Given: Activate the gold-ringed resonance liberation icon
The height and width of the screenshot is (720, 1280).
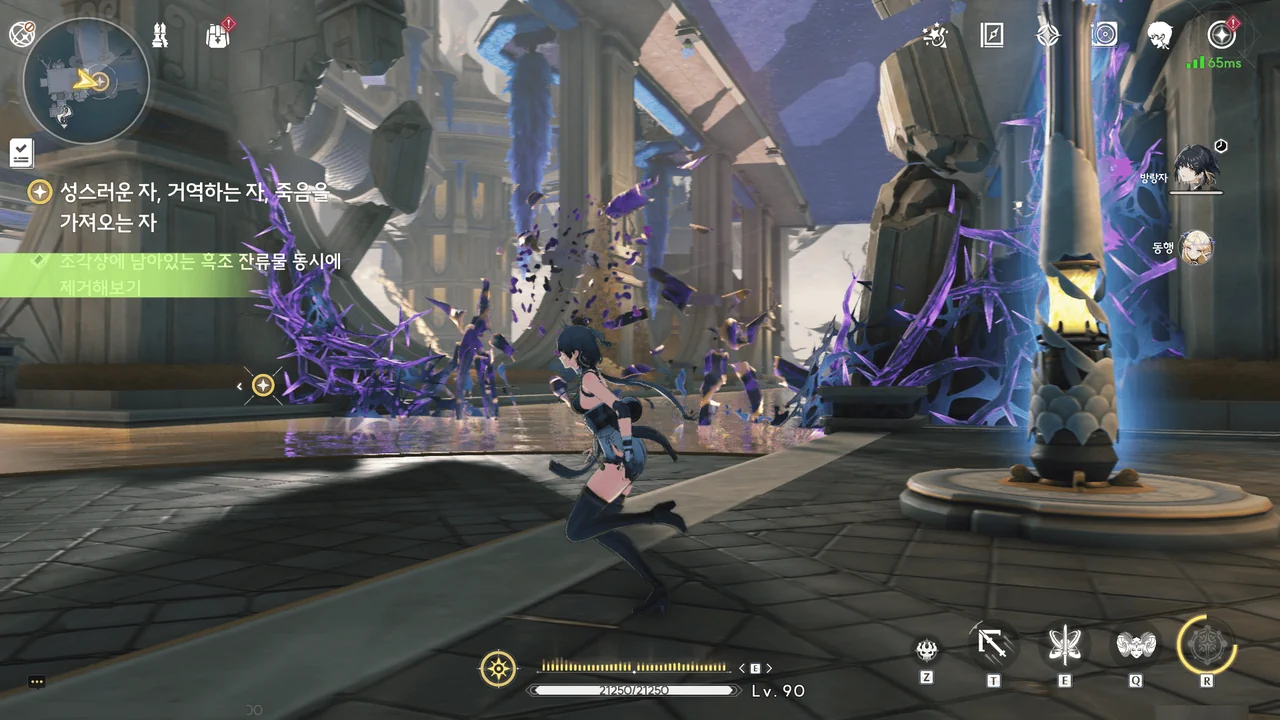Looking at the screenshot, I should point(1207,644).
